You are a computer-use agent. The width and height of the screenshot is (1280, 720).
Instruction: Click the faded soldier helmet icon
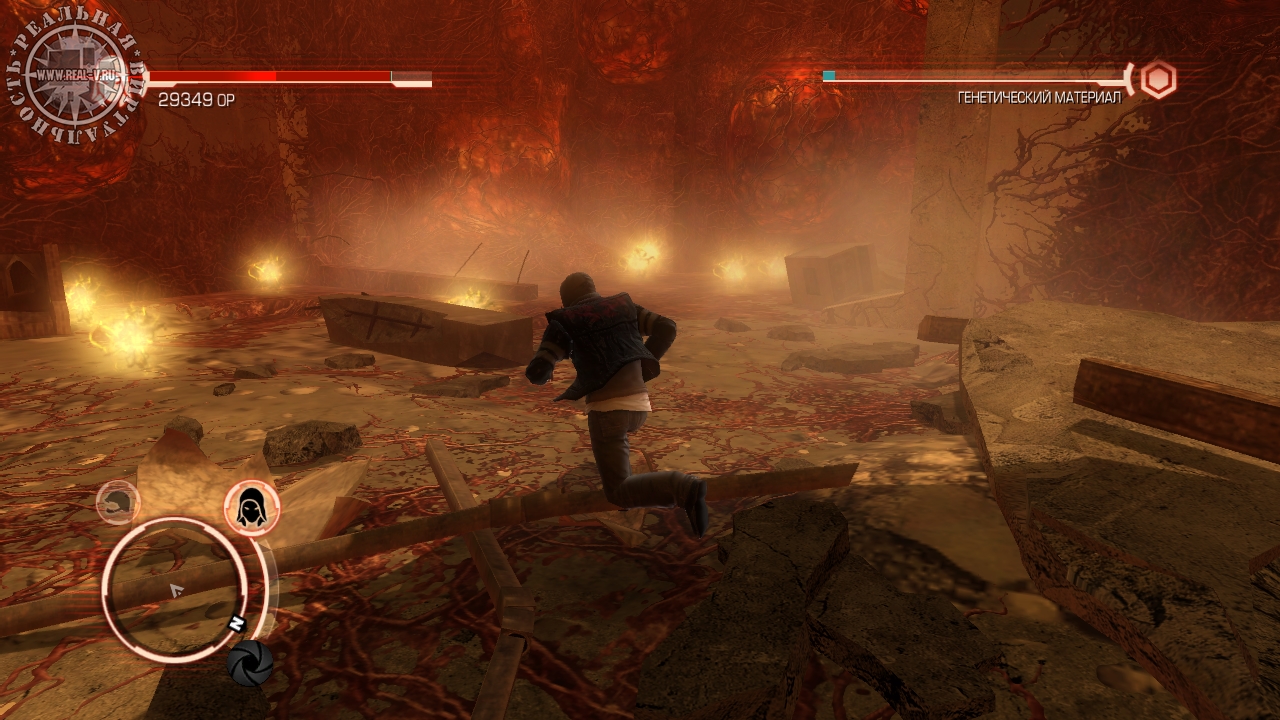click(x=118, y=502)
